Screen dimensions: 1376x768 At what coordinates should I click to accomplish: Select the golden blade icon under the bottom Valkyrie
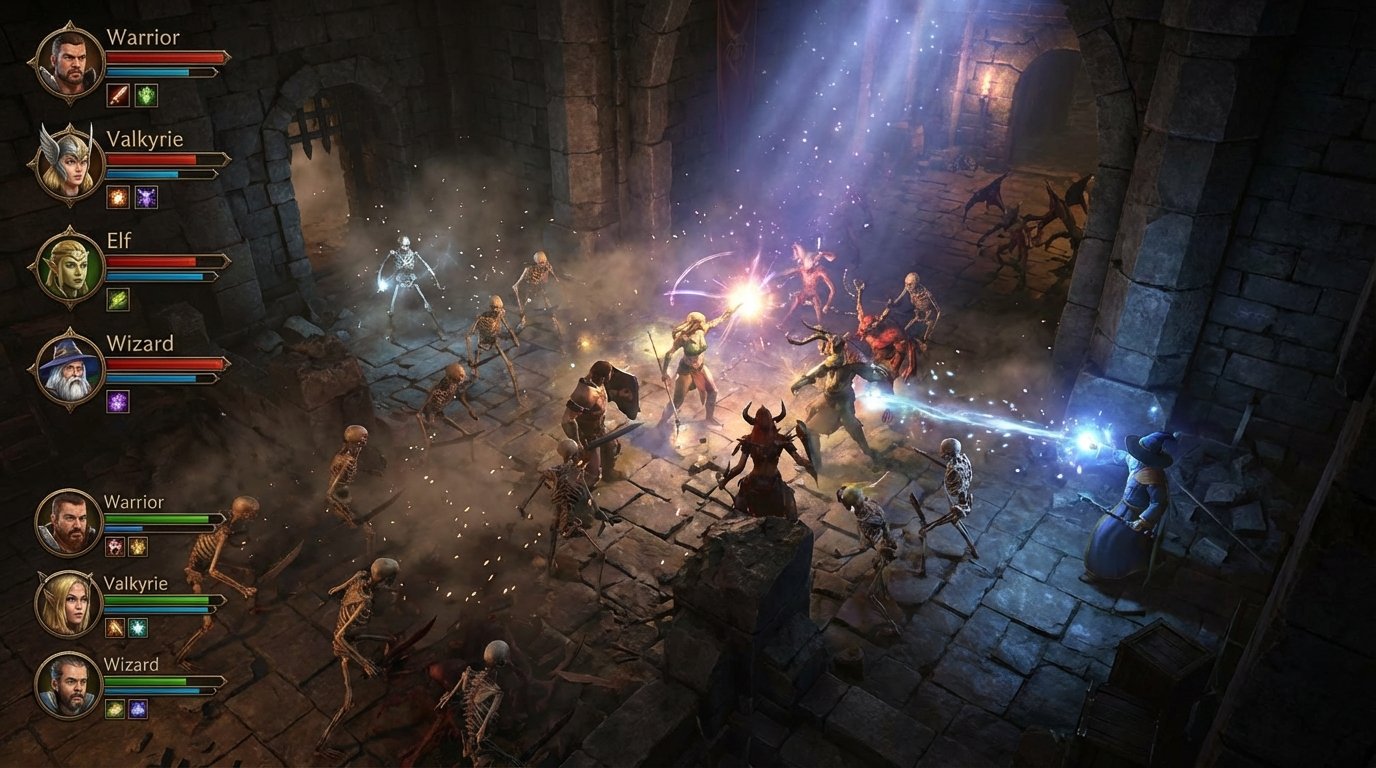(x=113, y=628)
